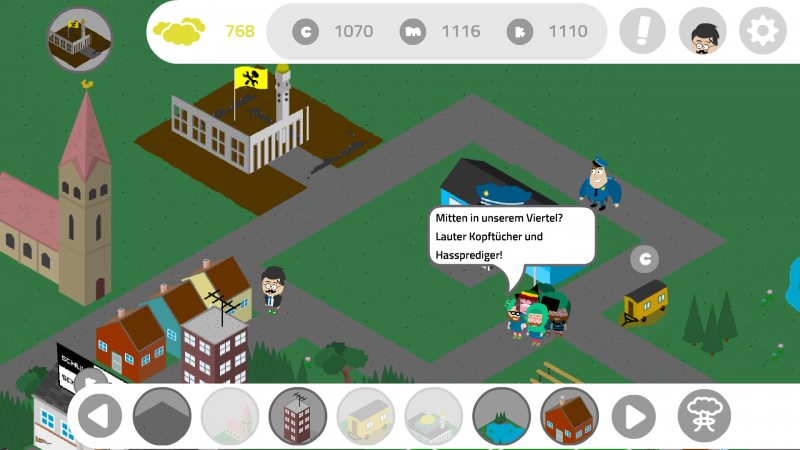The image size is (800, 450).
Task: Select the pond with trees tile
Action: (502, 415)
